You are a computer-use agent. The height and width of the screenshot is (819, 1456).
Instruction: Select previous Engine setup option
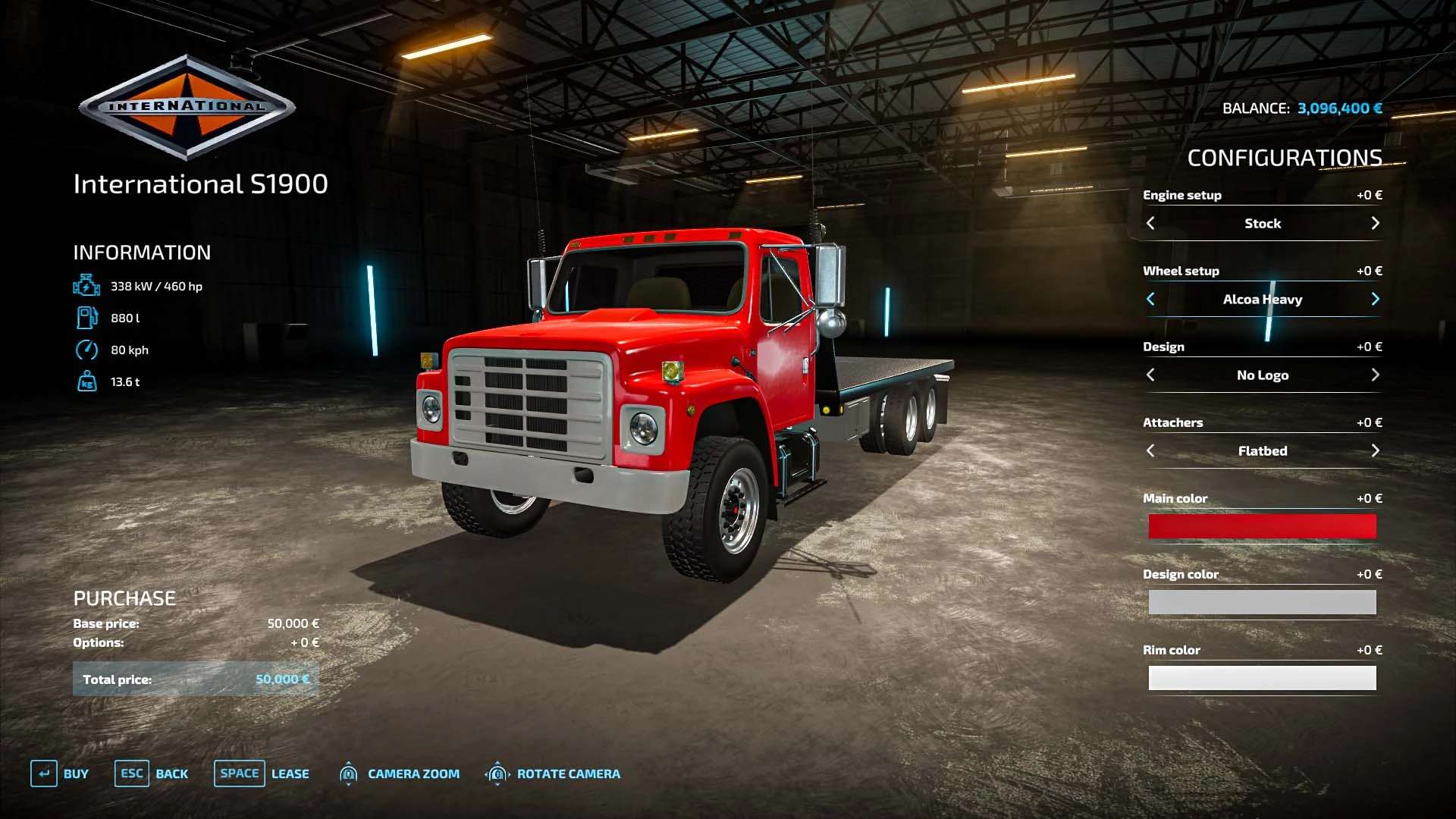coord(1150,223)
